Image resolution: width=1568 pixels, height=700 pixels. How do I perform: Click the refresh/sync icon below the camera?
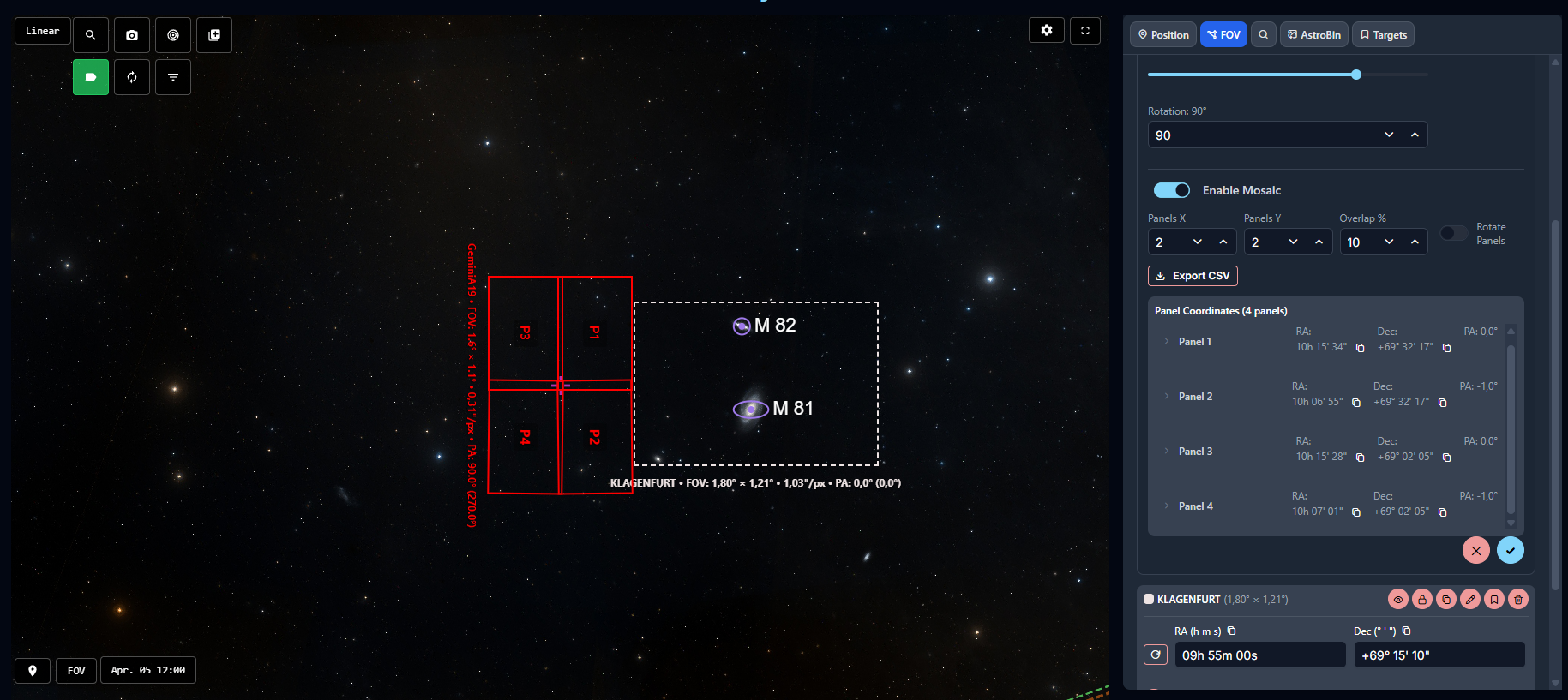point(131,77)
